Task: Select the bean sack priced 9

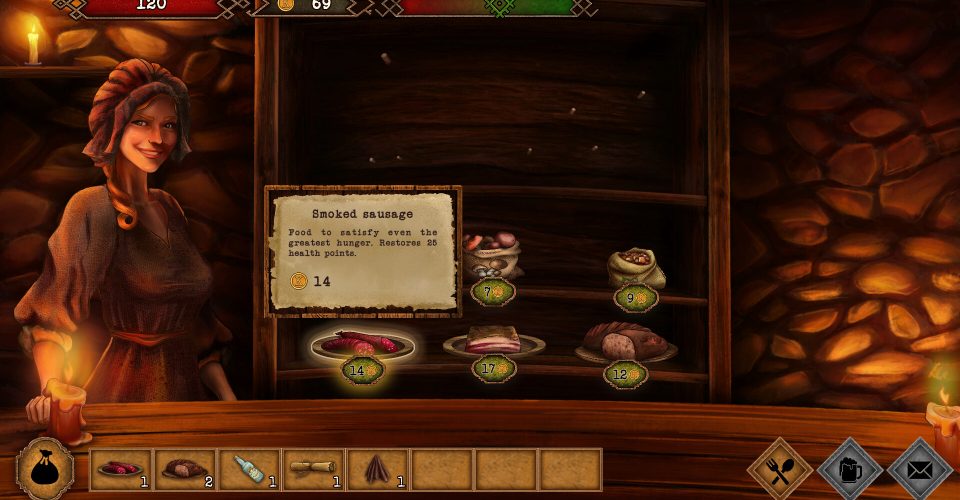Action: coord(636,267)
